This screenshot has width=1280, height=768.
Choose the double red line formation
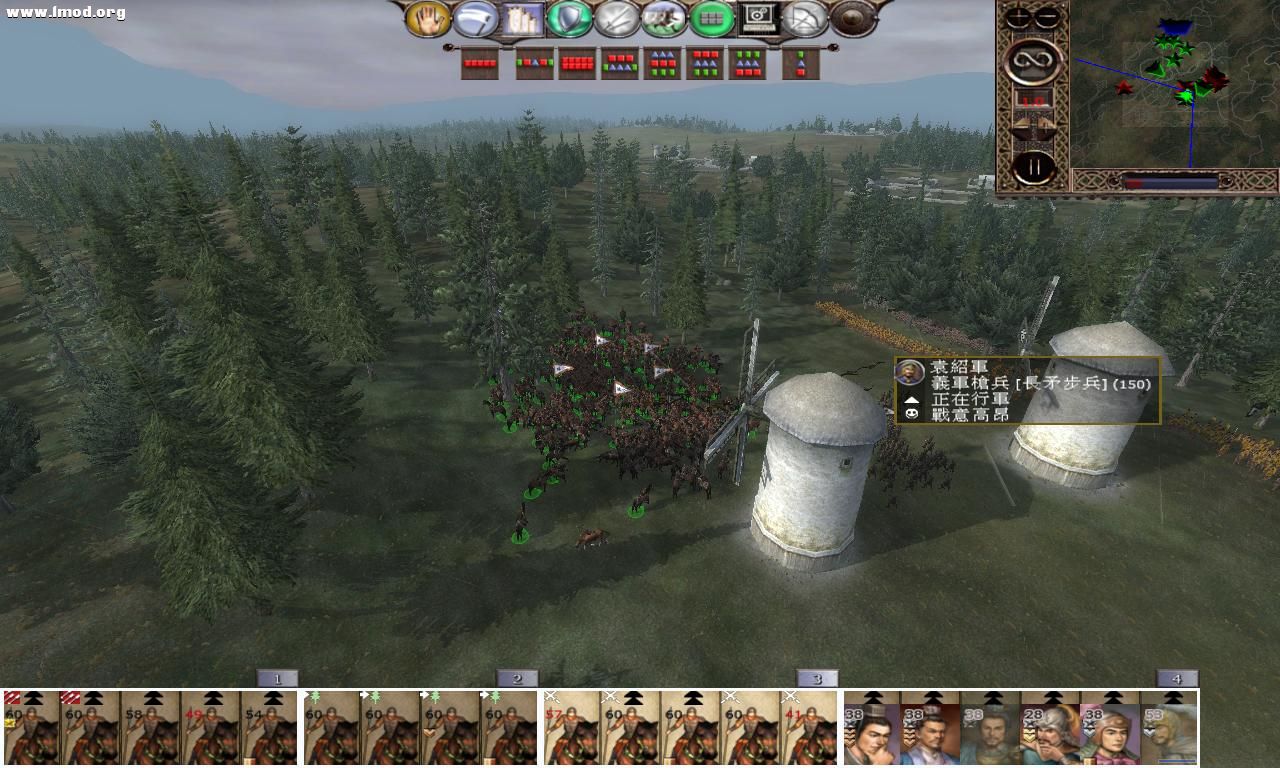coord(578,64)
